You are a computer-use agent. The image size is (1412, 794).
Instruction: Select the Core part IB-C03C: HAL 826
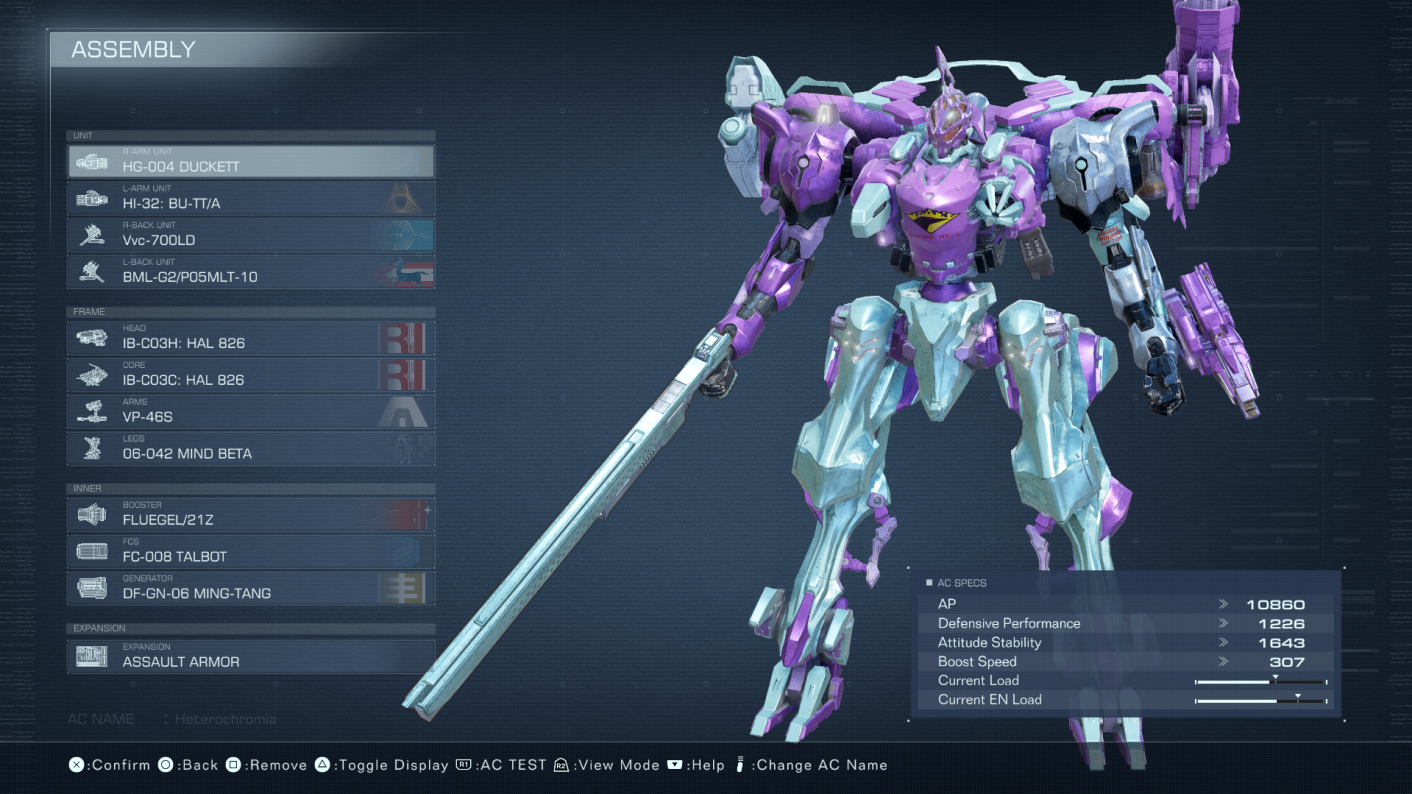(x=250, y=375)
